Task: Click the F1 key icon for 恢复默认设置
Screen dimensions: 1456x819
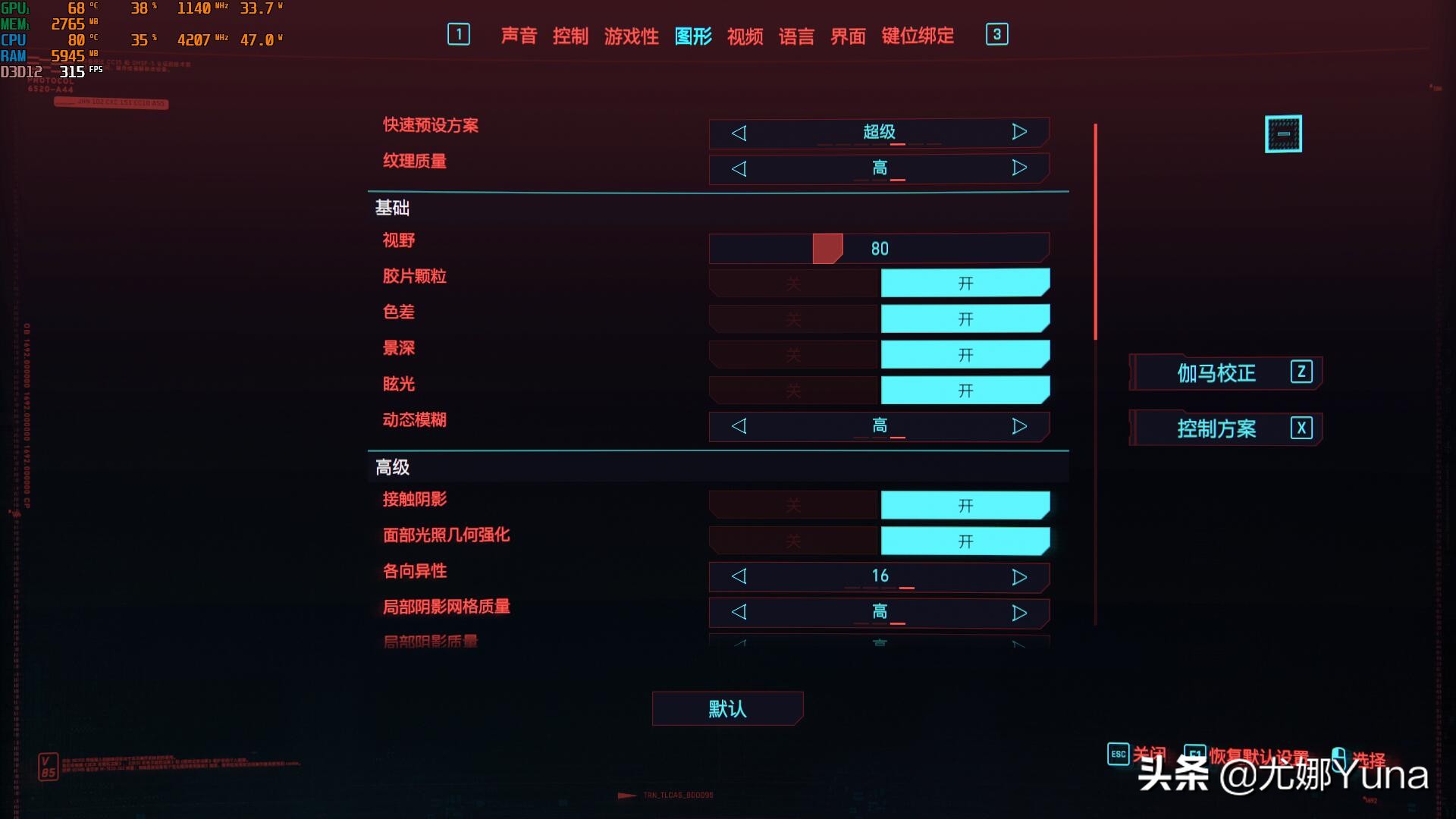Action: pos(1197,754)
